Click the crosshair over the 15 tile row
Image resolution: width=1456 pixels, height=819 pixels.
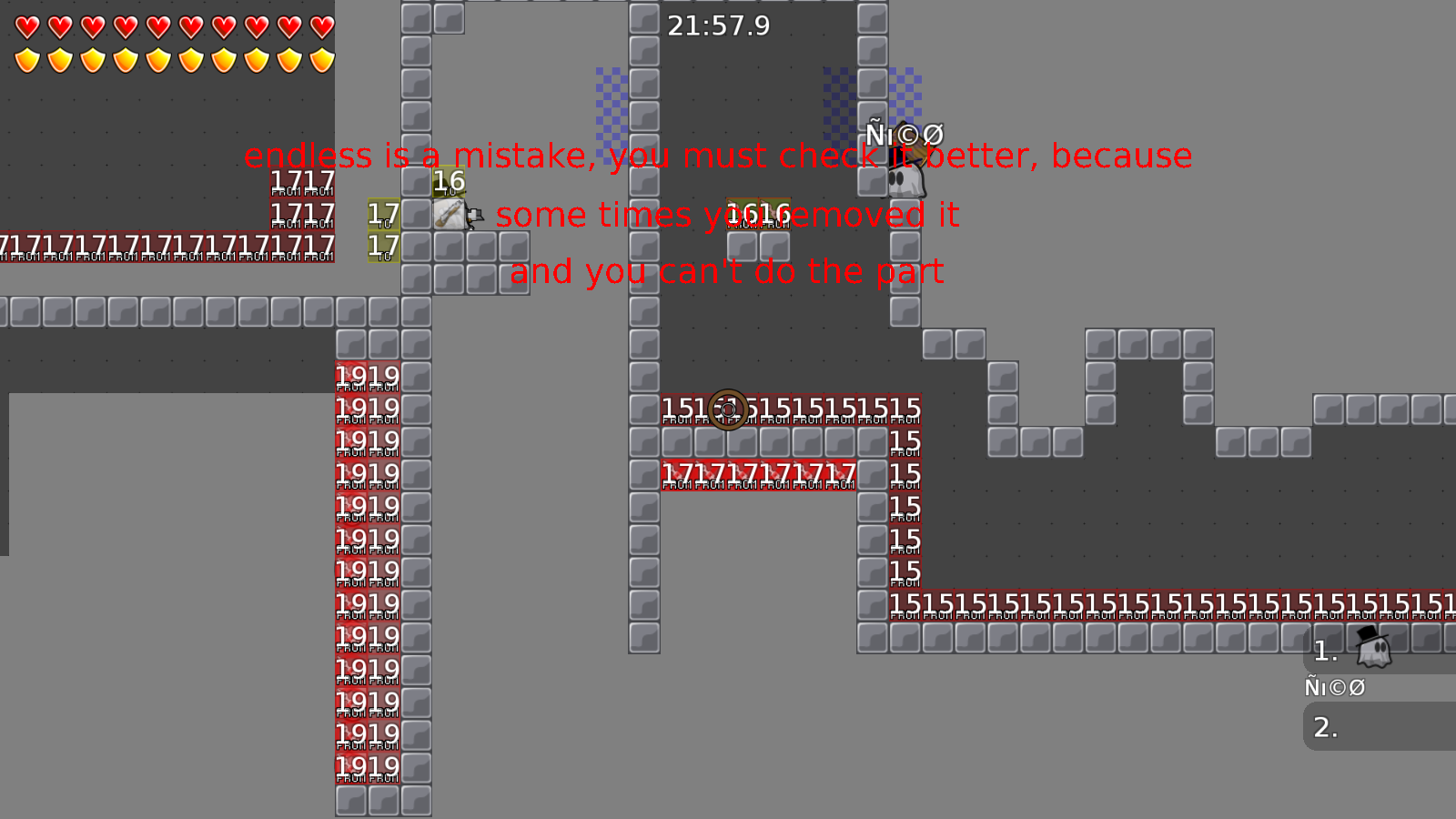pos(726,411)
